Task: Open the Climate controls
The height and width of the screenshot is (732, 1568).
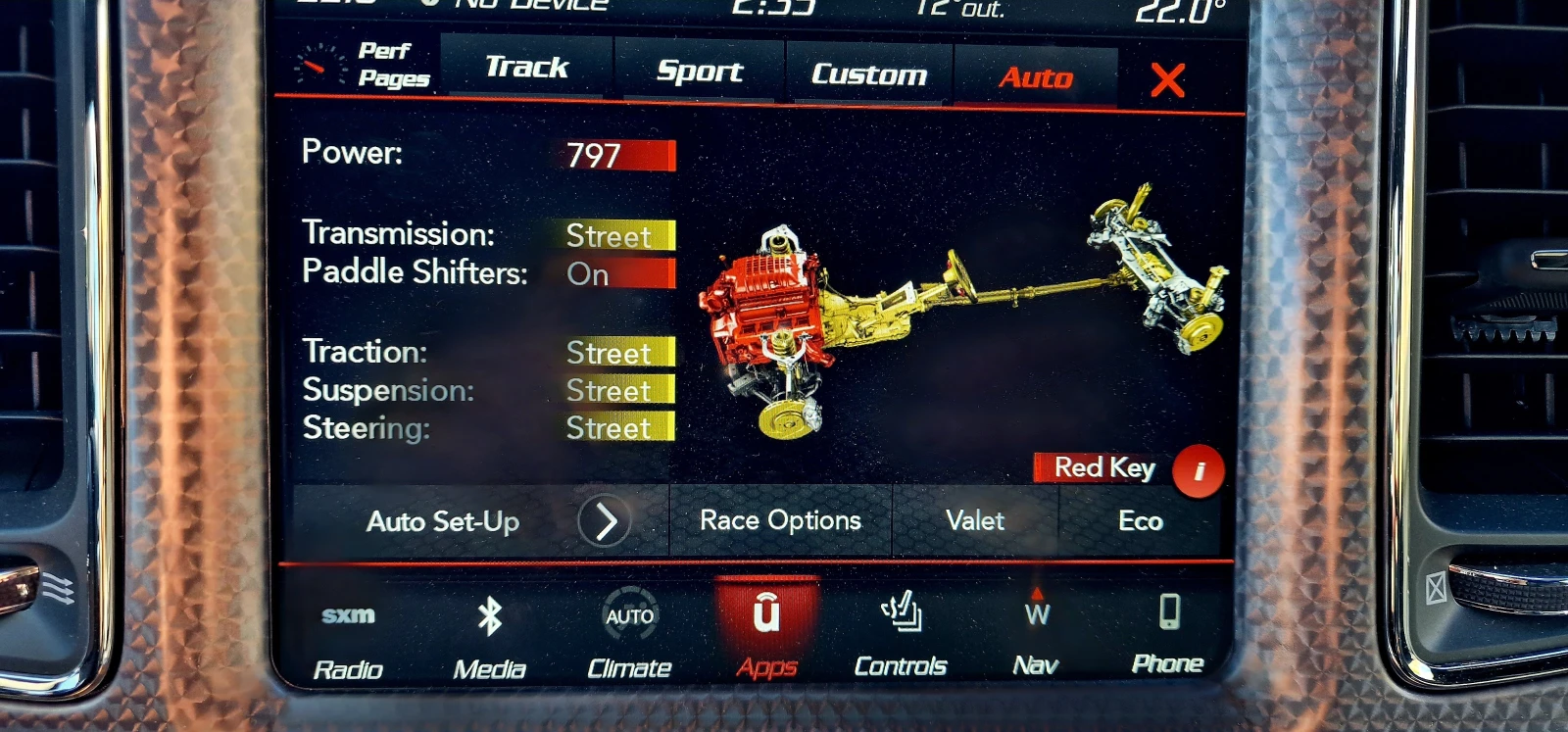Action: (629, 637)
